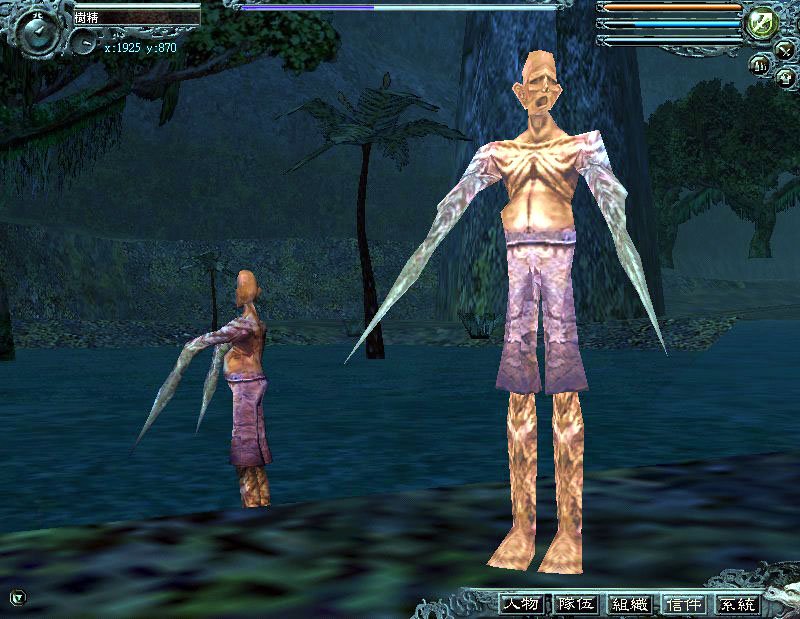Click the round bar-chart icon
Screen dimensions: 800x619
point(760,66)
